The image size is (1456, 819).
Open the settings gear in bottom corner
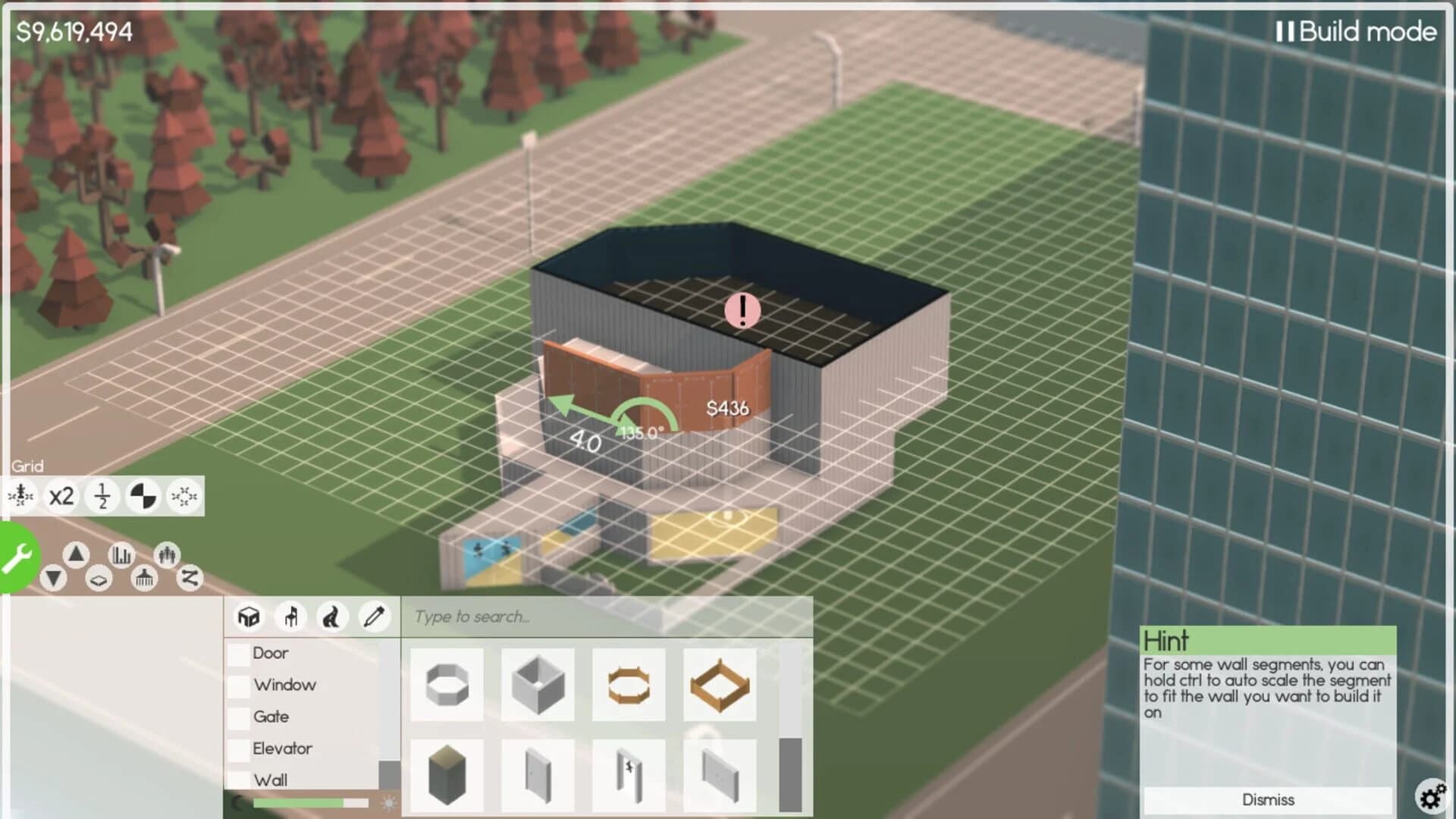coord(1430,796)
